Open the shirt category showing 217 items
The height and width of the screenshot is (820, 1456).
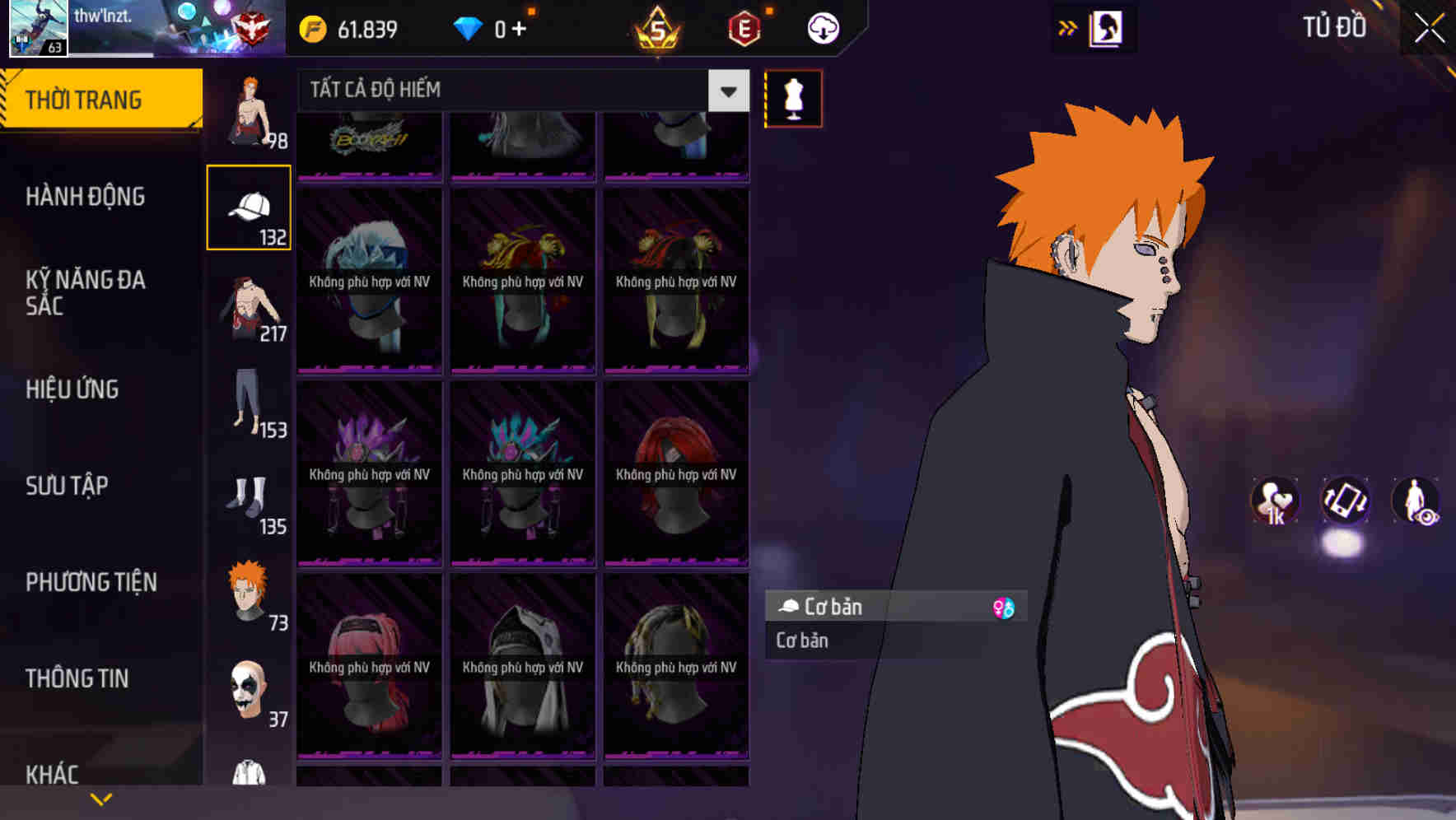(x=247, y=309)
